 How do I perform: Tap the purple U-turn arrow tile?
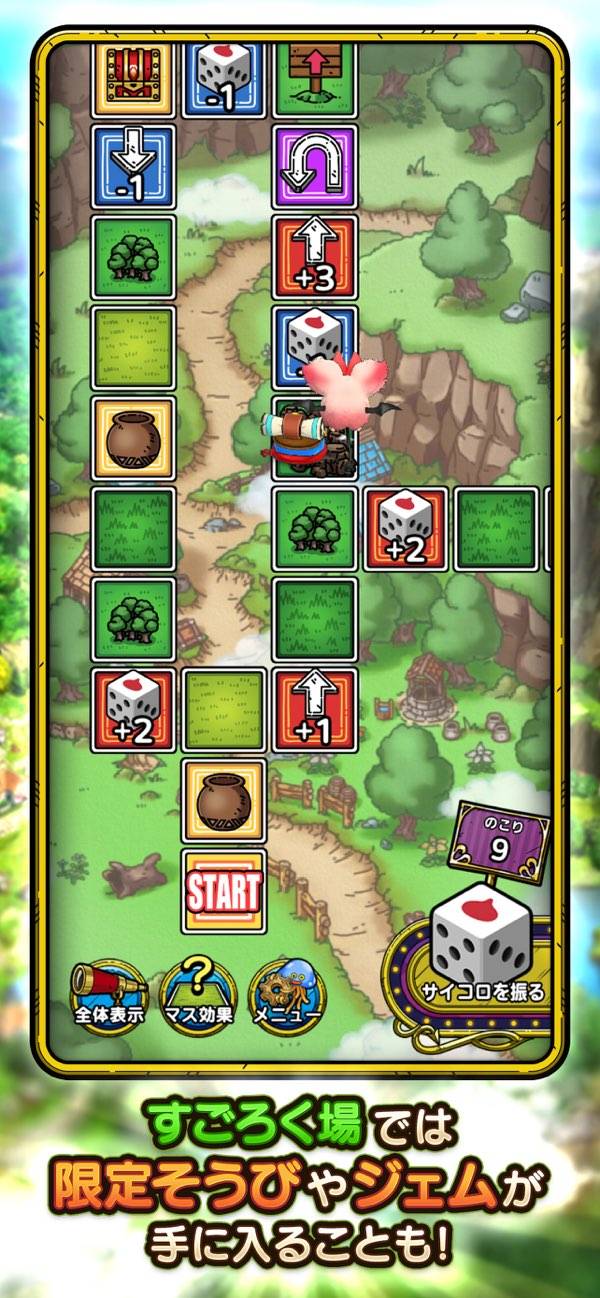(x=315, y=166)
